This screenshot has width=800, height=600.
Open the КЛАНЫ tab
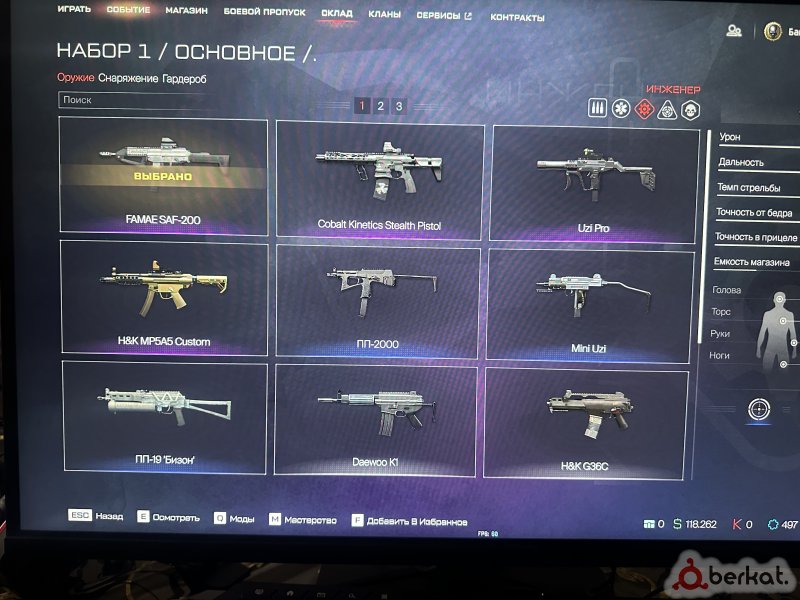(x=384, y=15)
